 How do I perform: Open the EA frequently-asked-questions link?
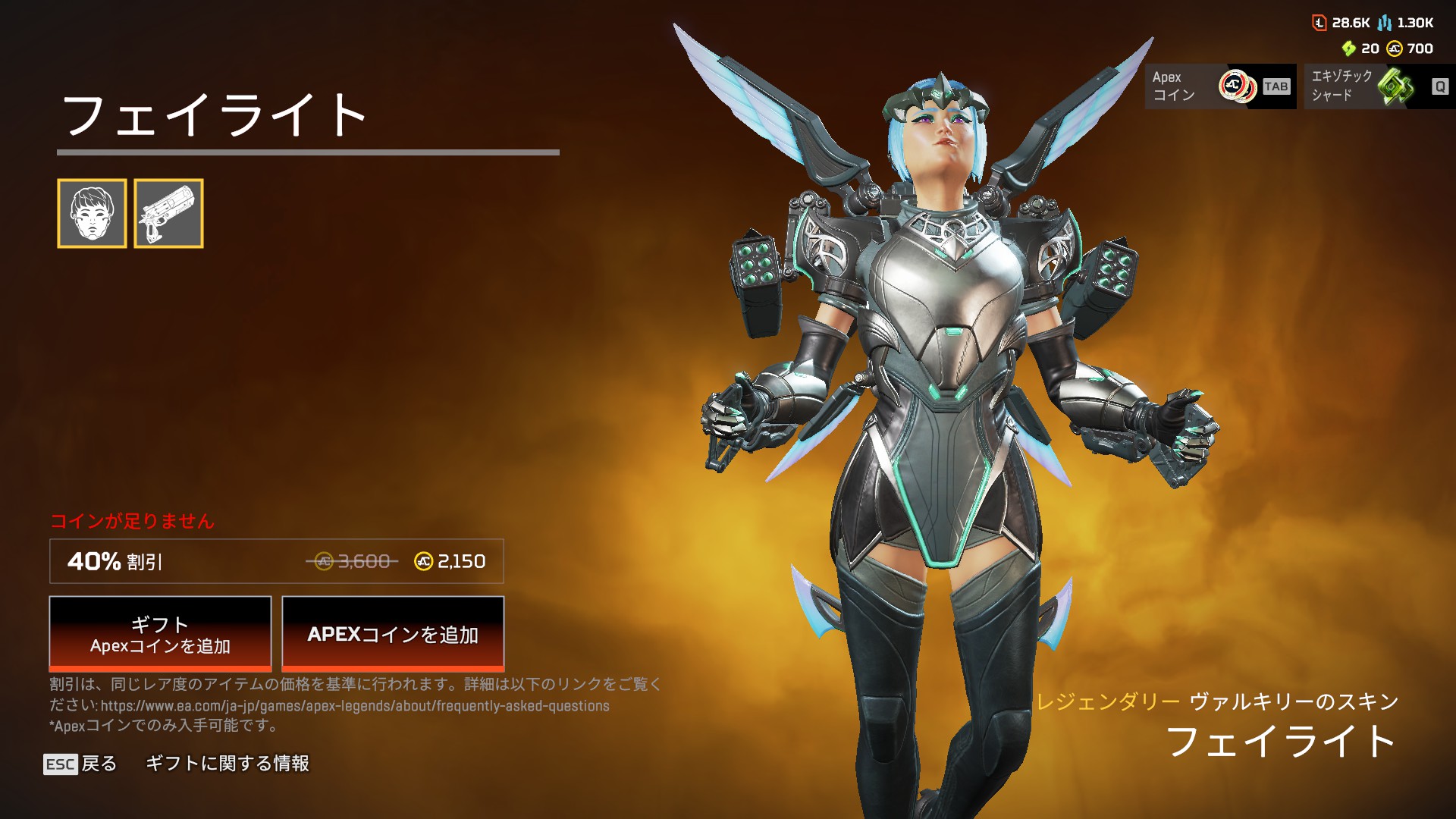(354, 706)
